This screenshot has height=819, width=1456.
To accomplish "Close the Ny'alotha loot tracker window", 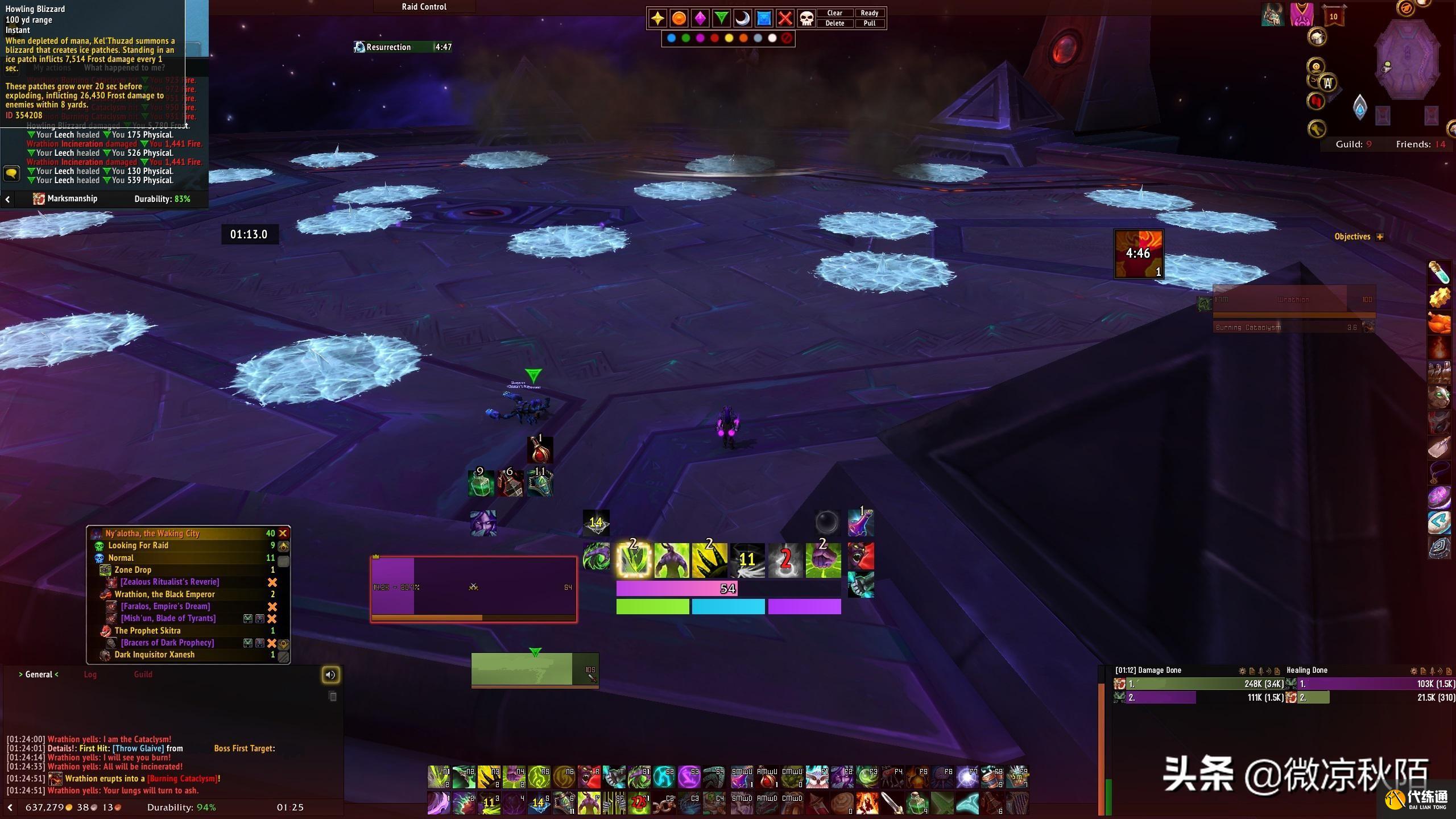I will pyautogui.click(x=283, y=533).
